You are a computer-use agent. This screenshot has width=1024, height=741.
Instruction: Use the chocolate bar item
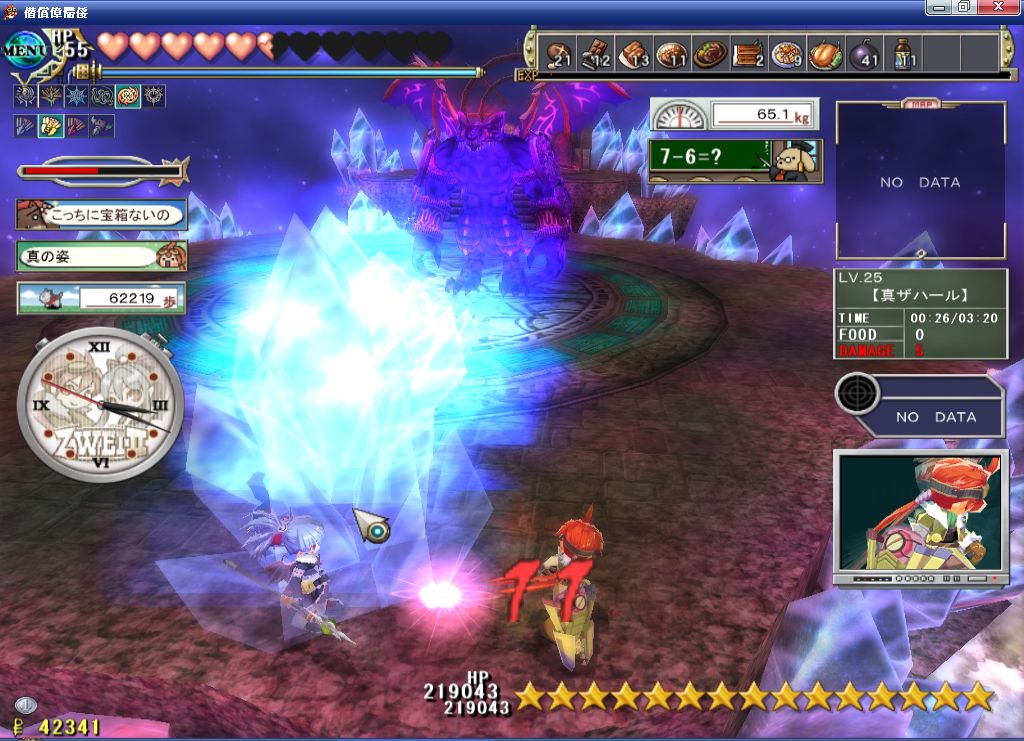pos(597,54)
